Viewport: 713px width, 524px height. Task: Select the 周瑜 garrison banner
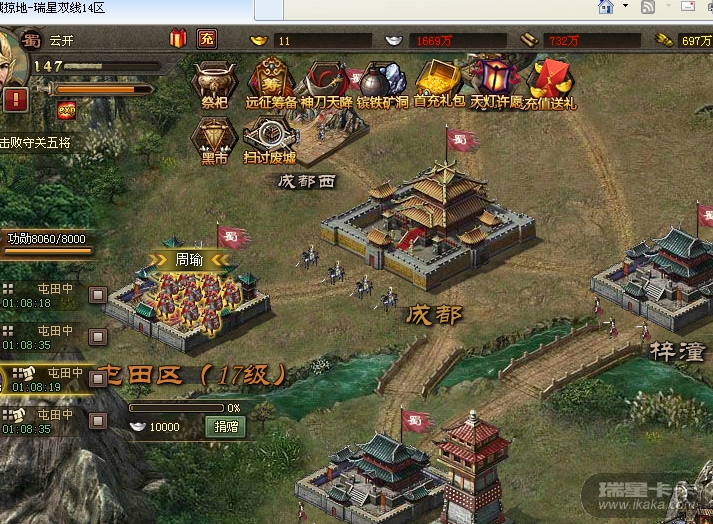pos(191,259)
